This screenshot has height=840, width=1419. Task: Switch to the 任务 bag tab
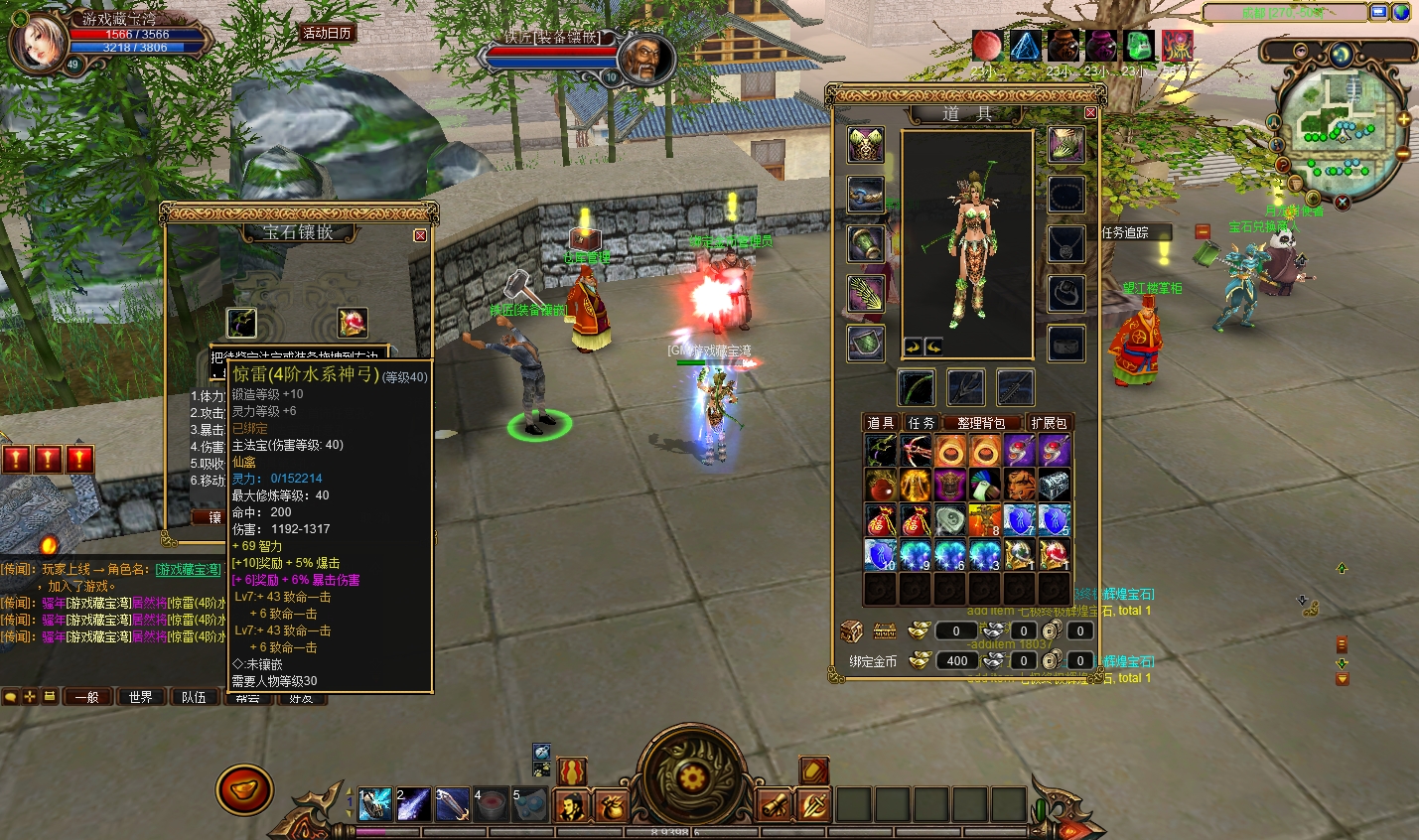pyautogui.click(x=922, y=423)
